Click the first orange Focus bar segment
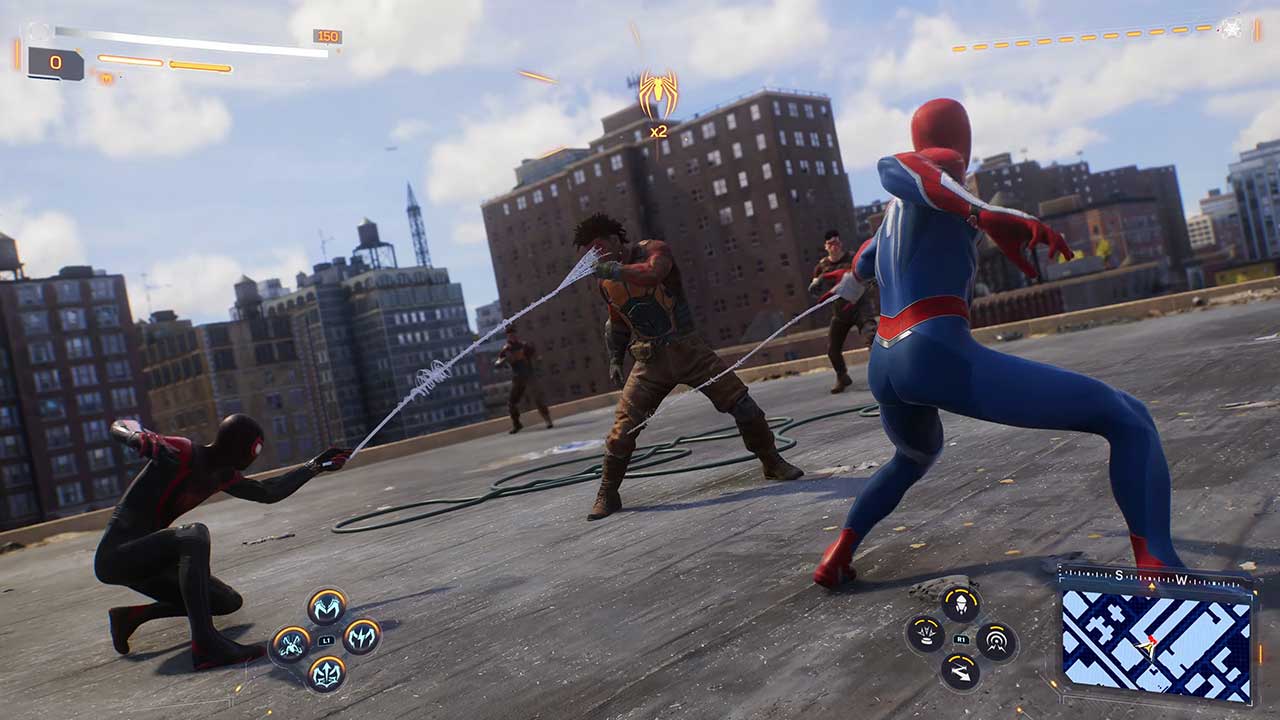The image size is (1280, 720). (x=129, y=61)
